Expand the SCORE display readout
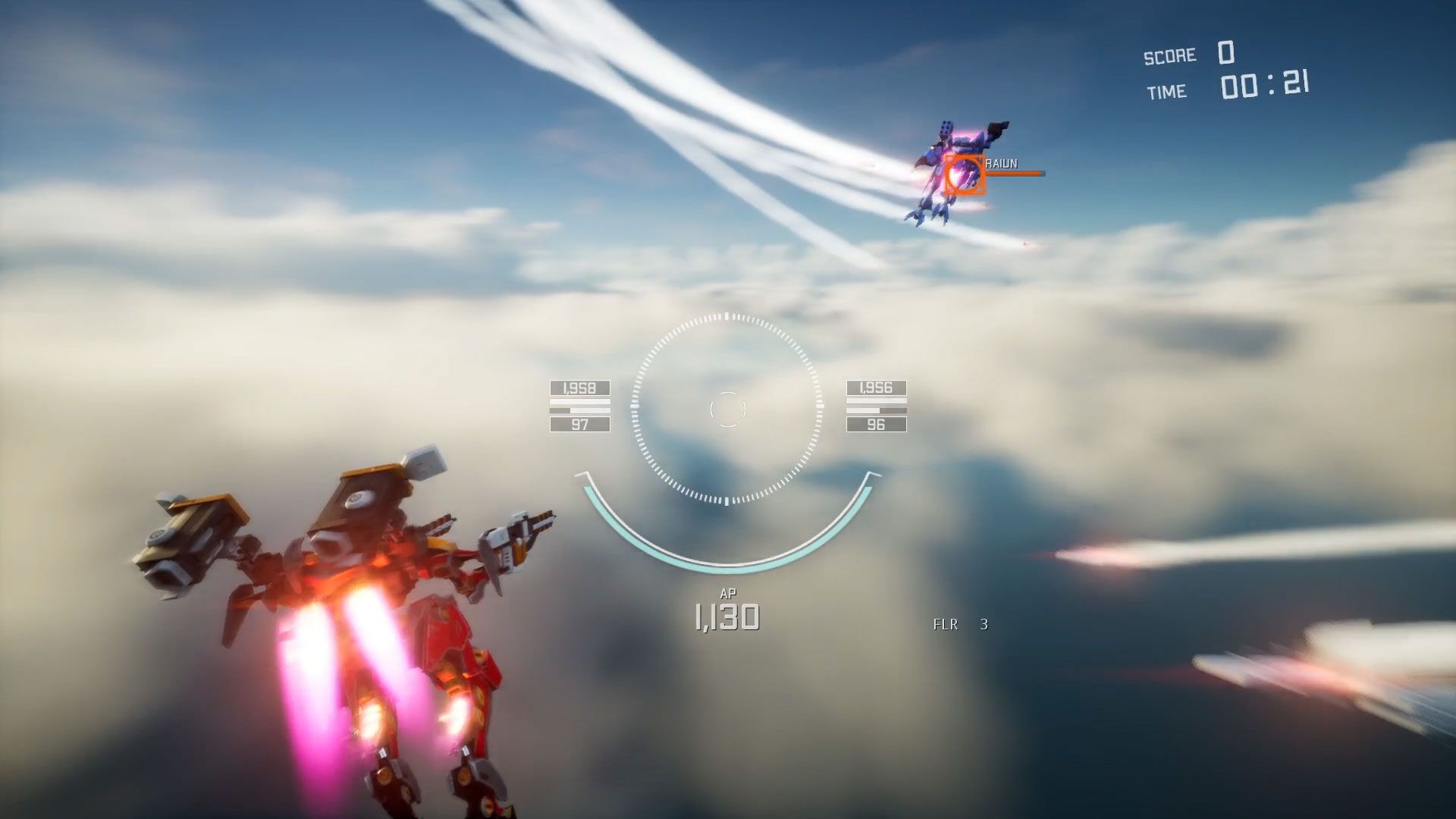This screenshot has width=1456, height=819. (x=1228, y=53)
